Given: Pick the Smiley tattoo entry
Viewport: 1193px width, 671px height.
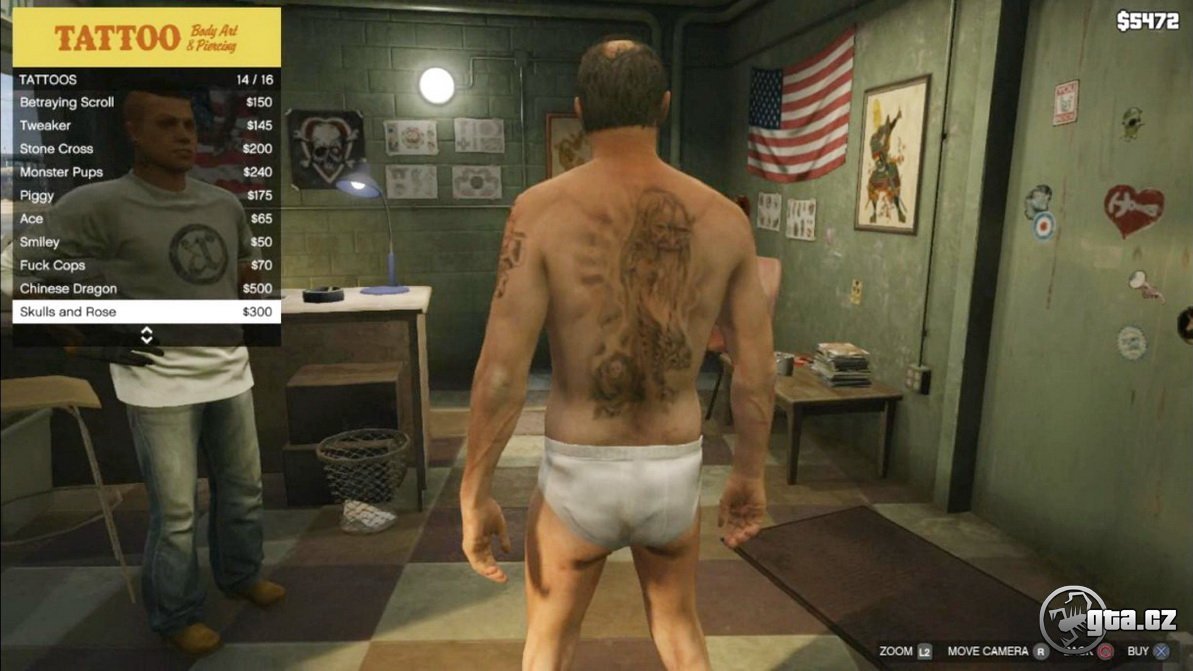Looking at the screenshot, I should tap(146, 242).
